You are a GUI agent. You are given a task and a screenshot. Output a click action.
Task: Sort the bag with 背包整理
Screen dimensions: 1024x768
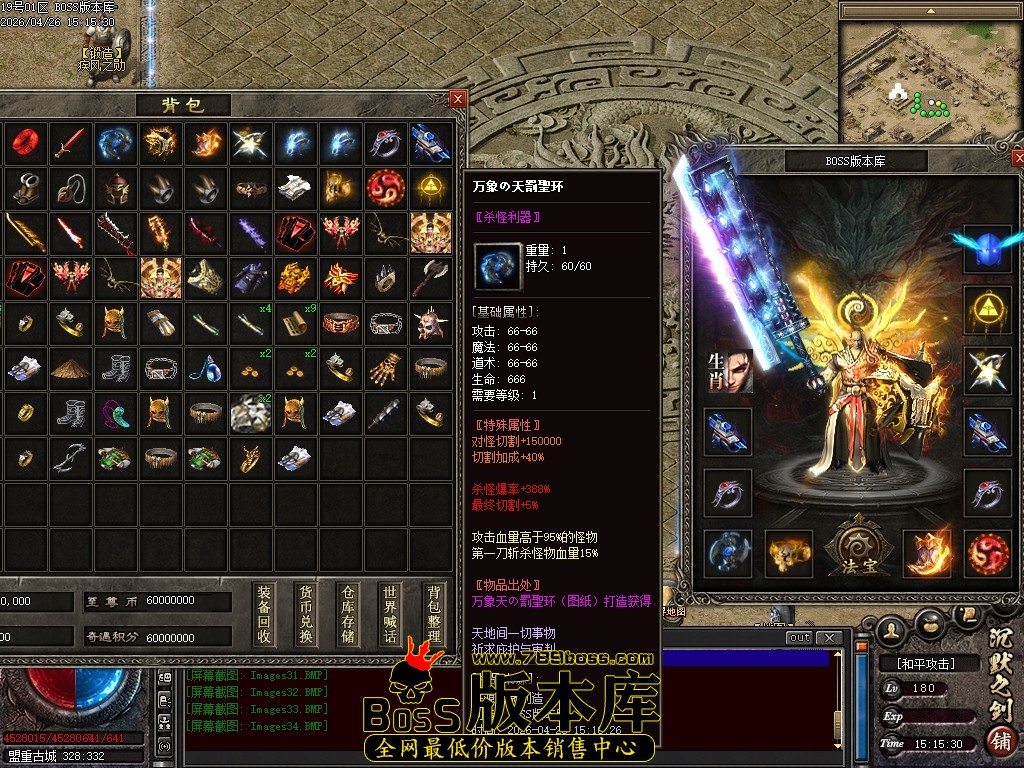(433, 614)
